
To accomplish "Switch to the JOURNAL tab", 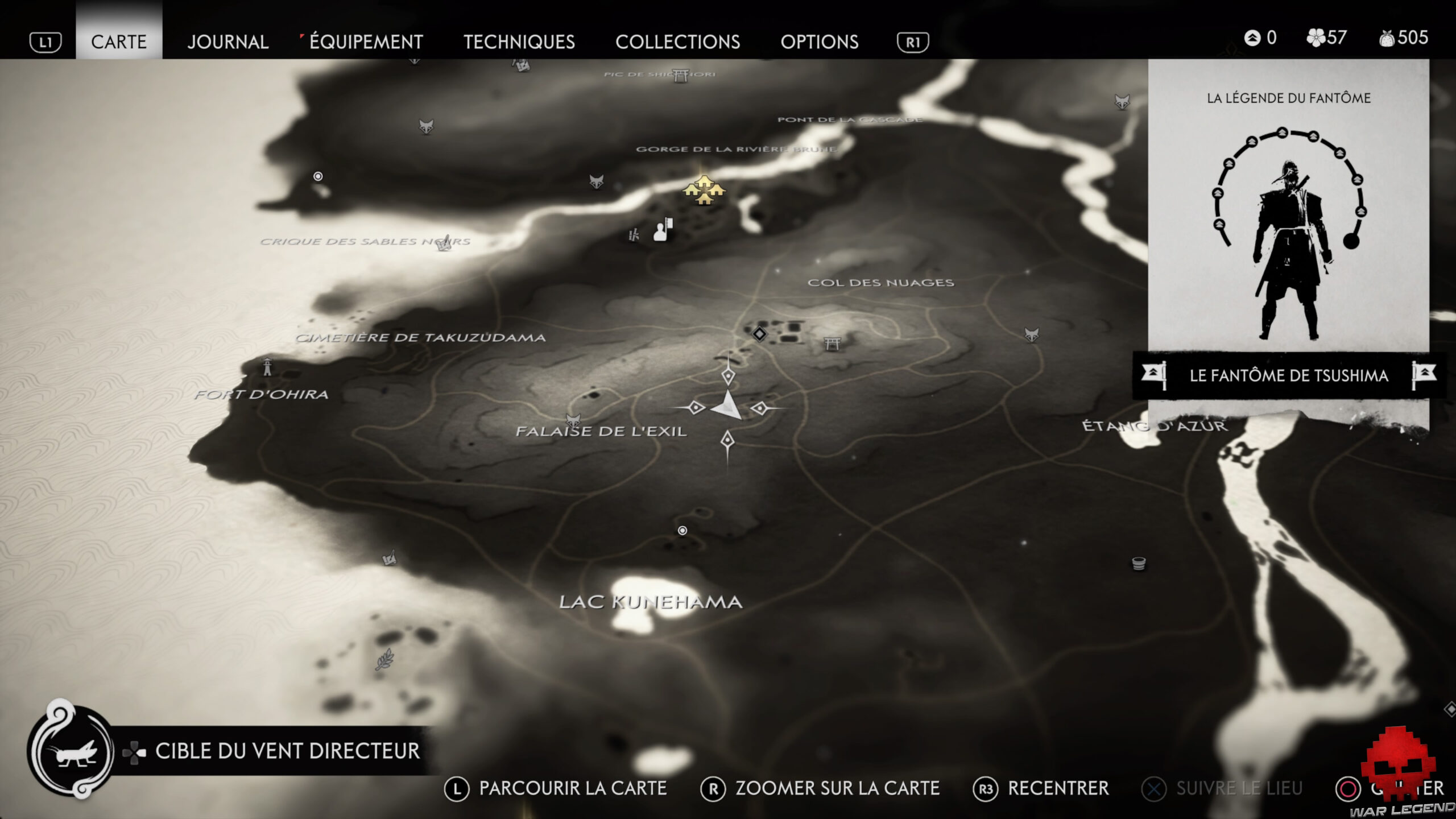I will 227,42.
